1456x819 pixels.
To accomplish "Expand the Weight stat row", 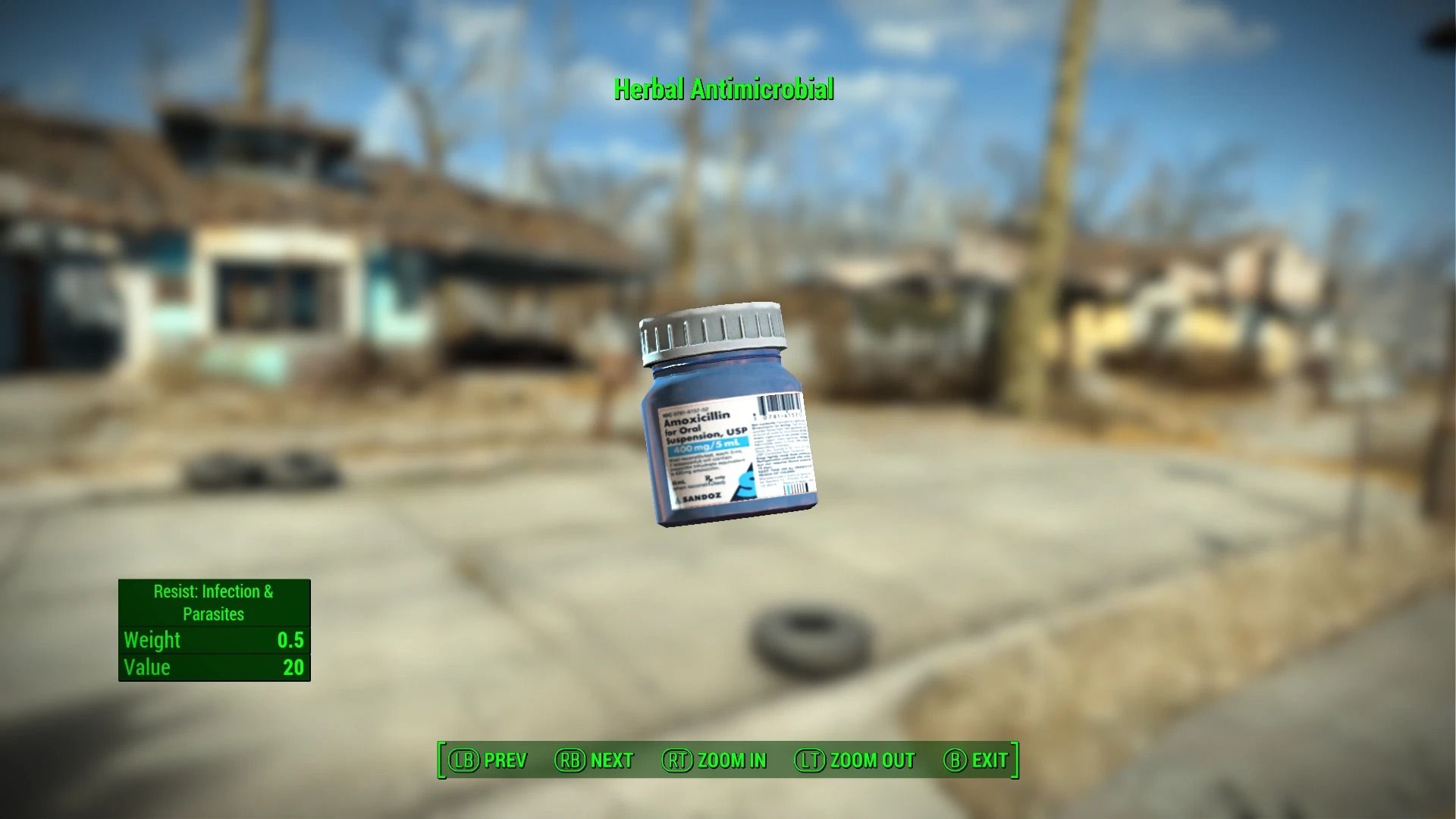I will click(x=214, y=641).
